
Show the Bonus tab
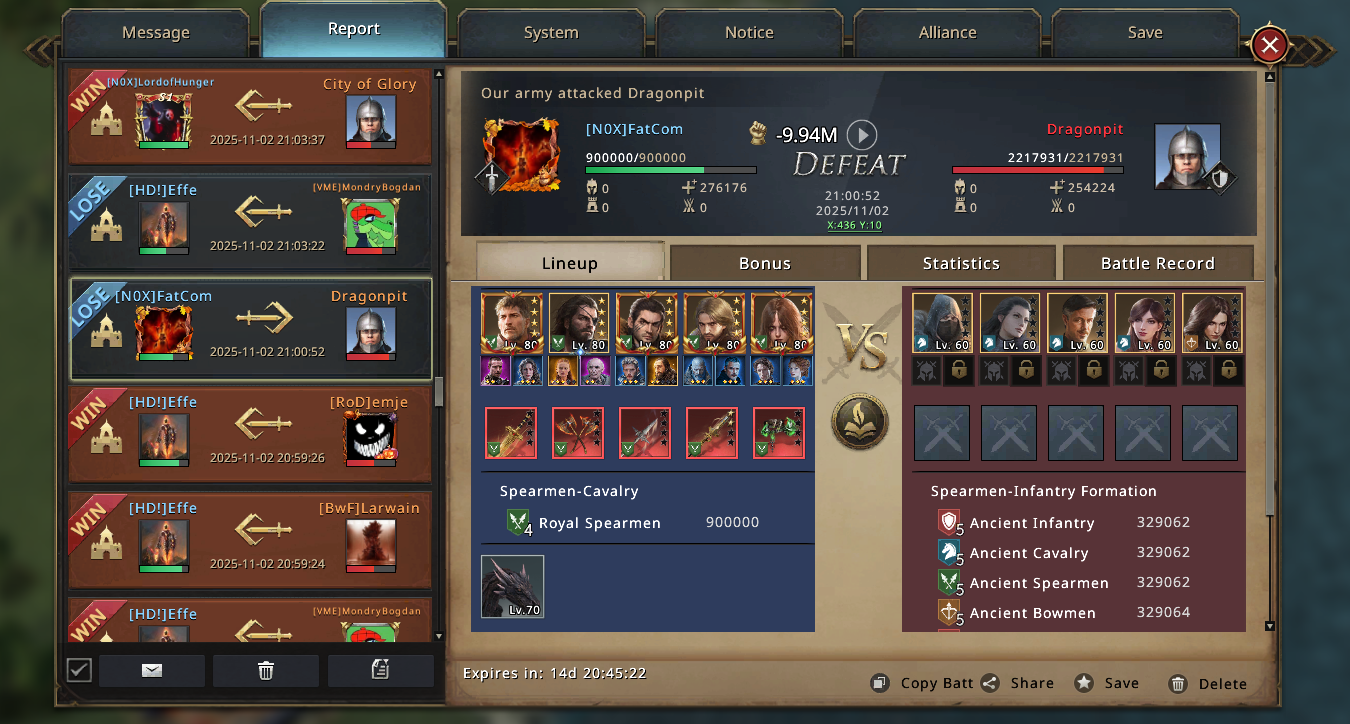(x=764, y=263)
